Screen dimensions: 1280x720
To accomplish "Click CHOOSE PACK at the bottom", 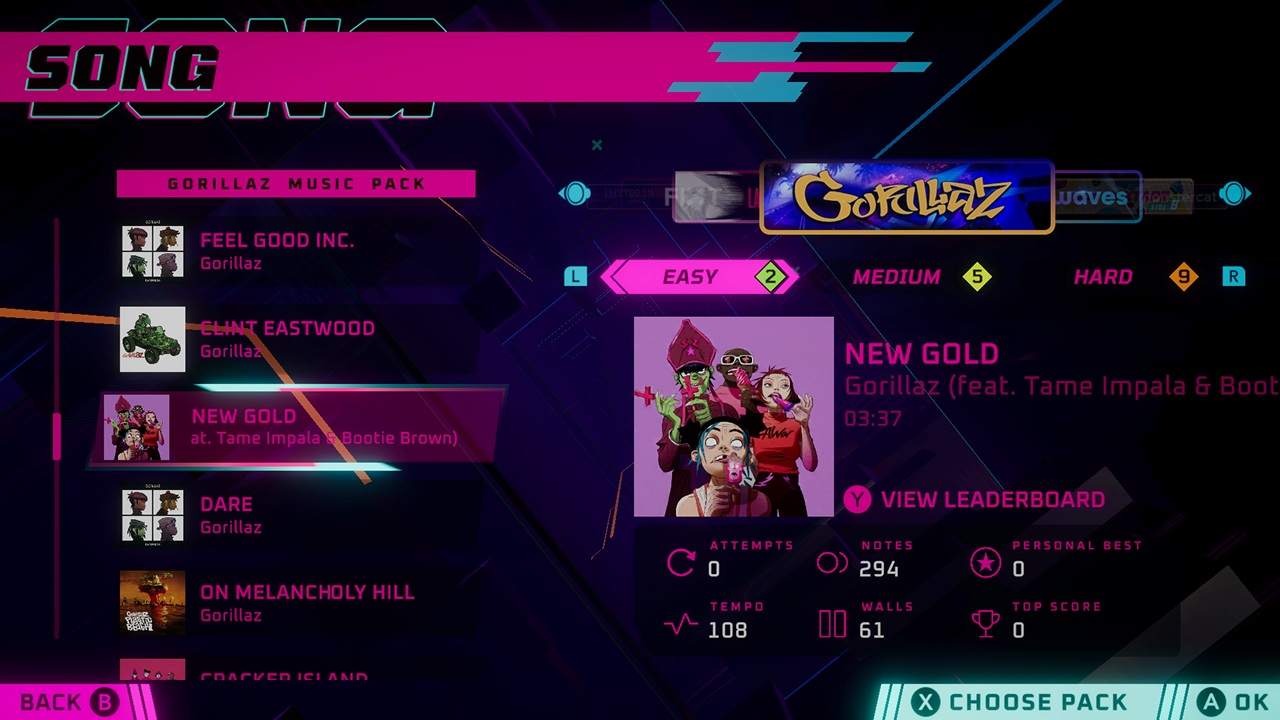I will [x=1037, y=701].
